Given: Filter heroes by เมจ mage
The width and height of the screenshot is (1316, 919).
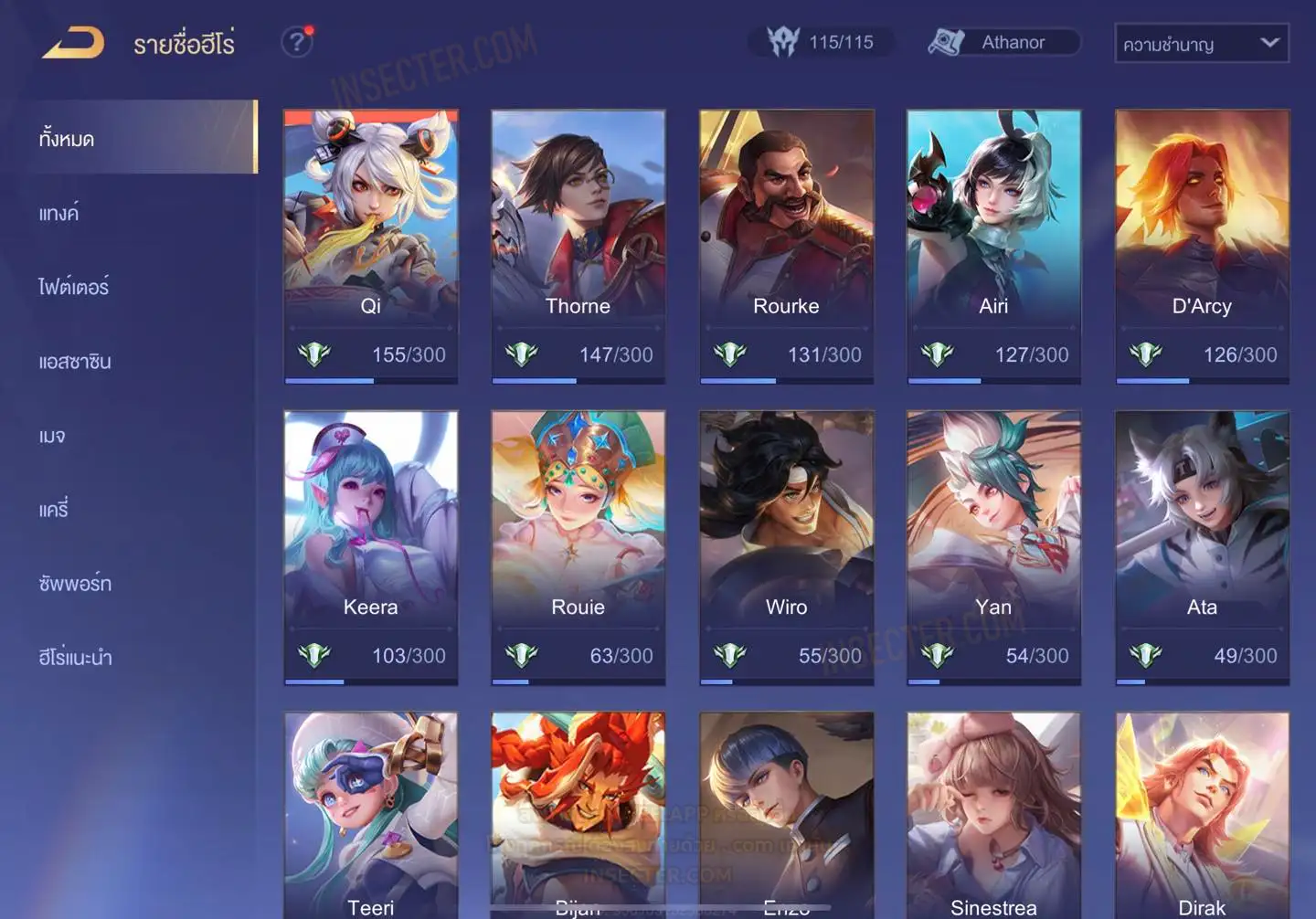Looking at the screenshot, I should tap(52, 435).
